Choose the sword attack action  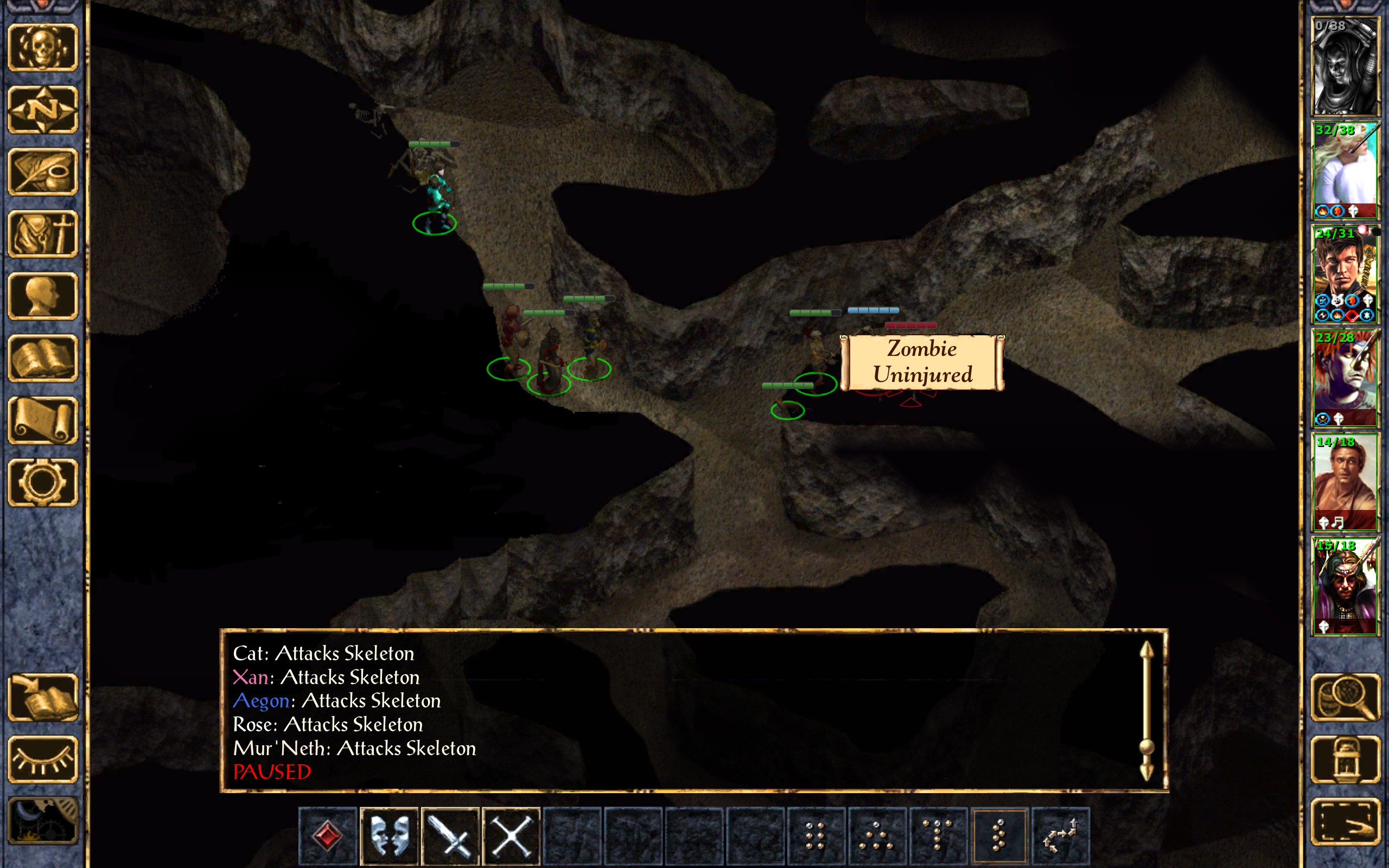tap(450, 835)
